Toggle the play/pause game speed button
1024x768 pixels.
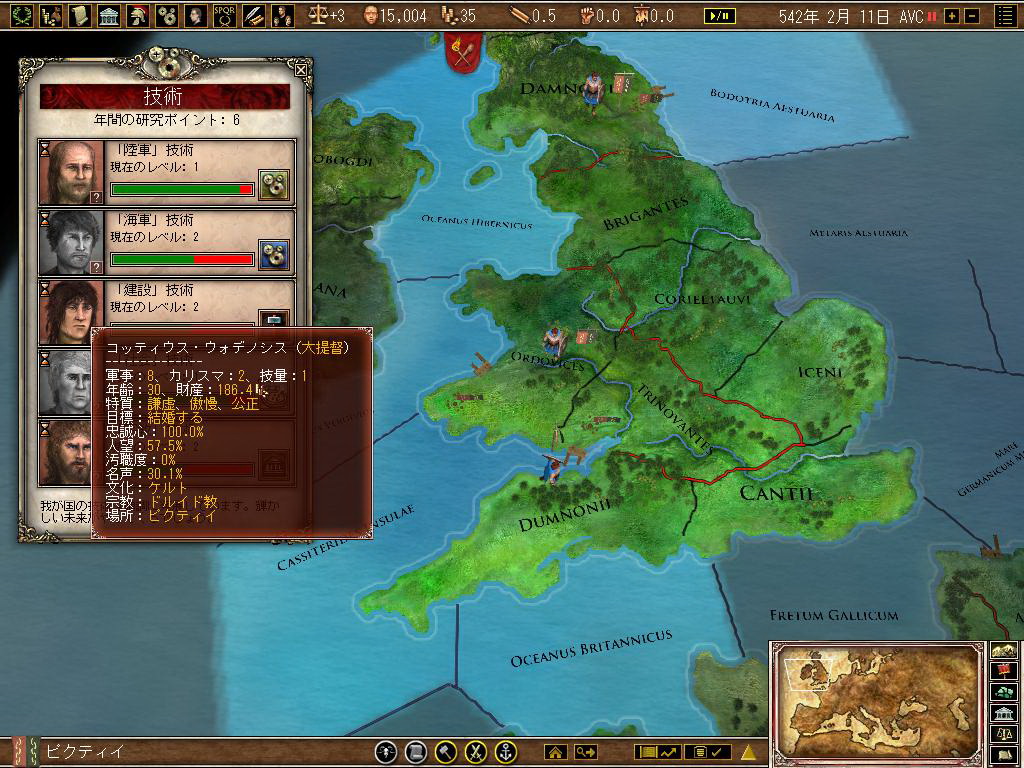click(720, 16)
